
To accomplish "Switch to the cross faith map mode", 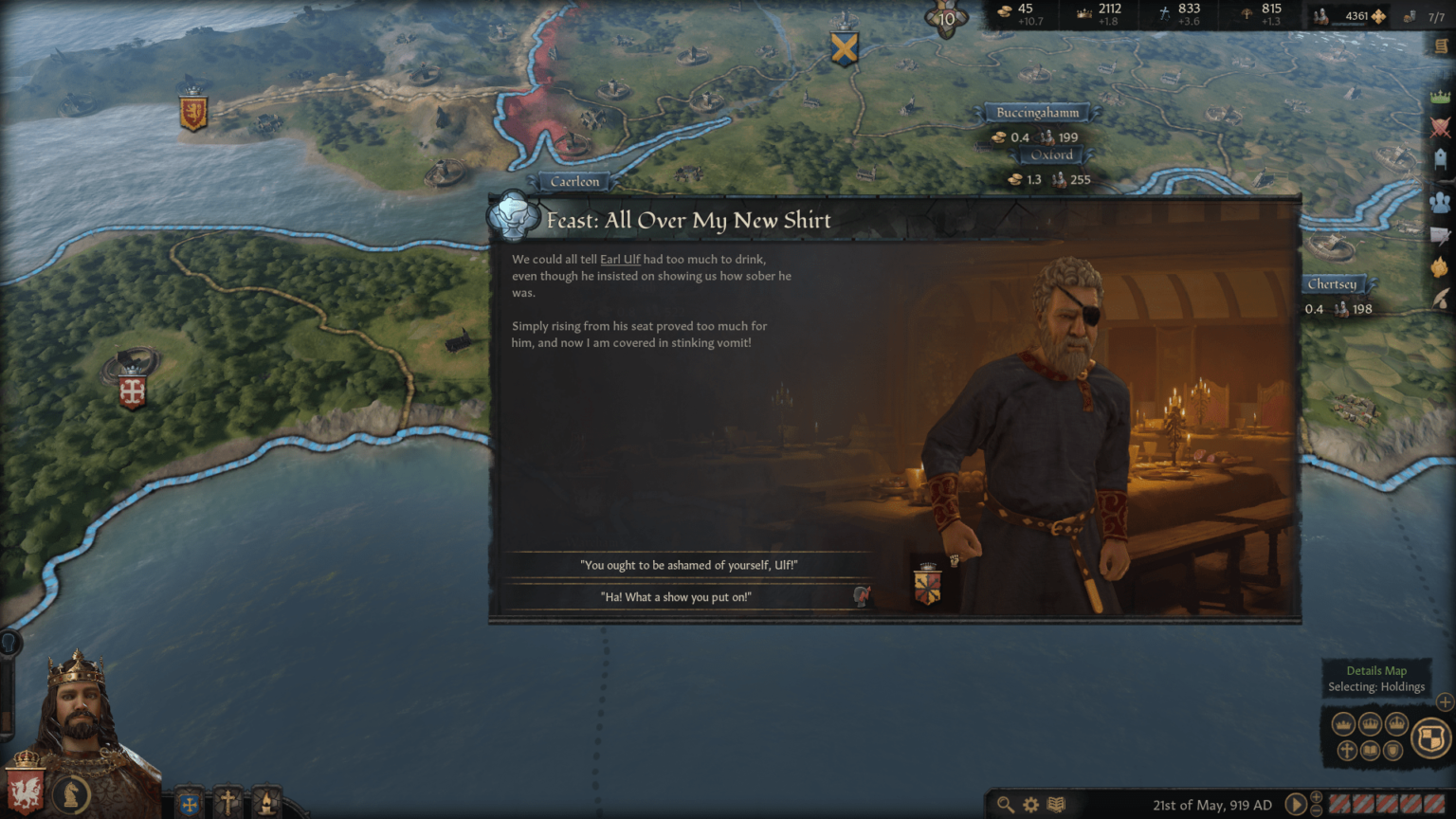I will click(1346, 751).
